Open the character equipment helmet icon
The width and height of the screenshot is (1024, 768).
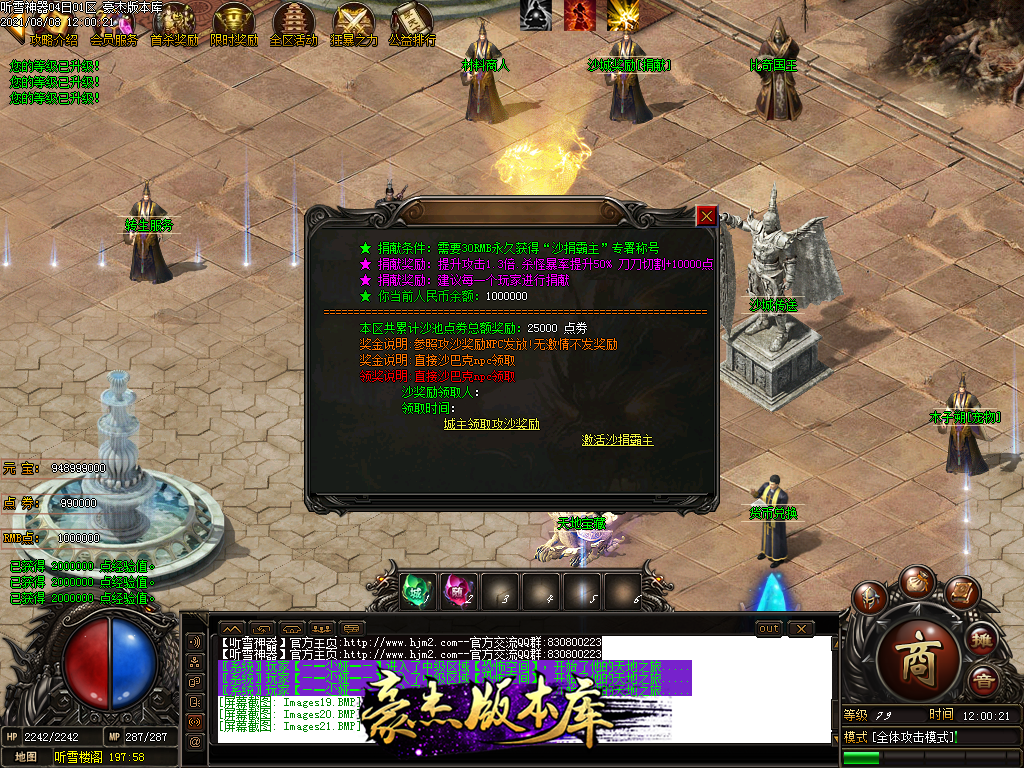[x=870, y=598]
